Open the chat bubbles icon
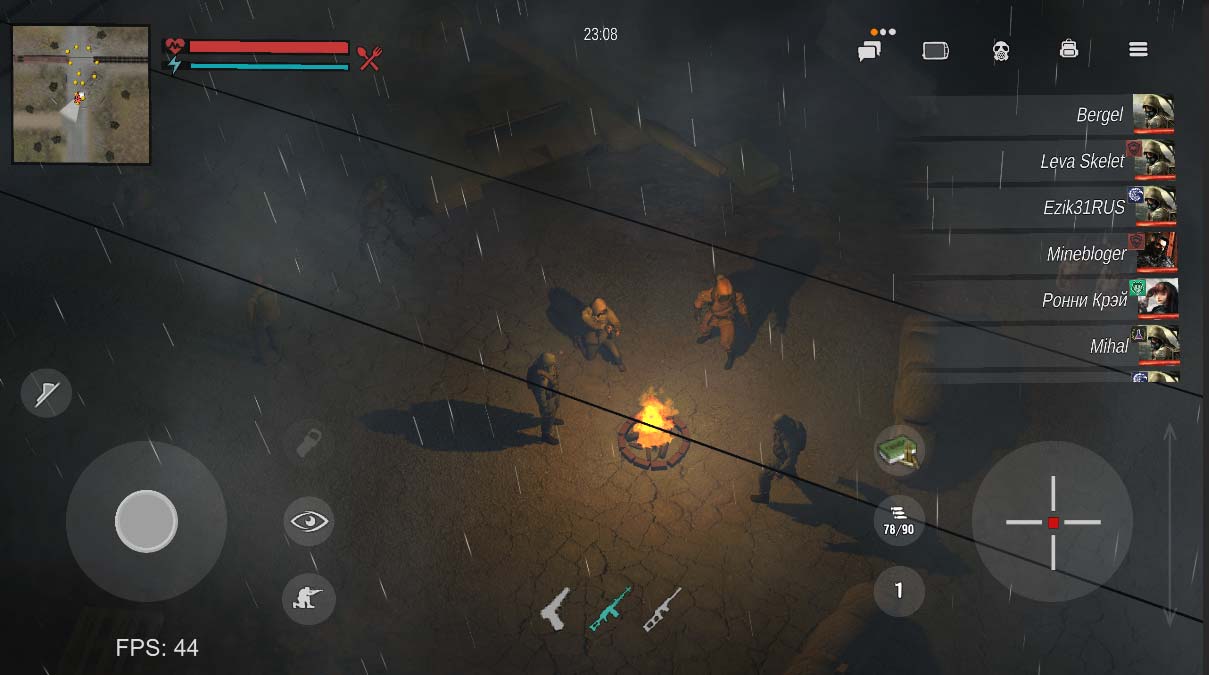 [869, 50]
